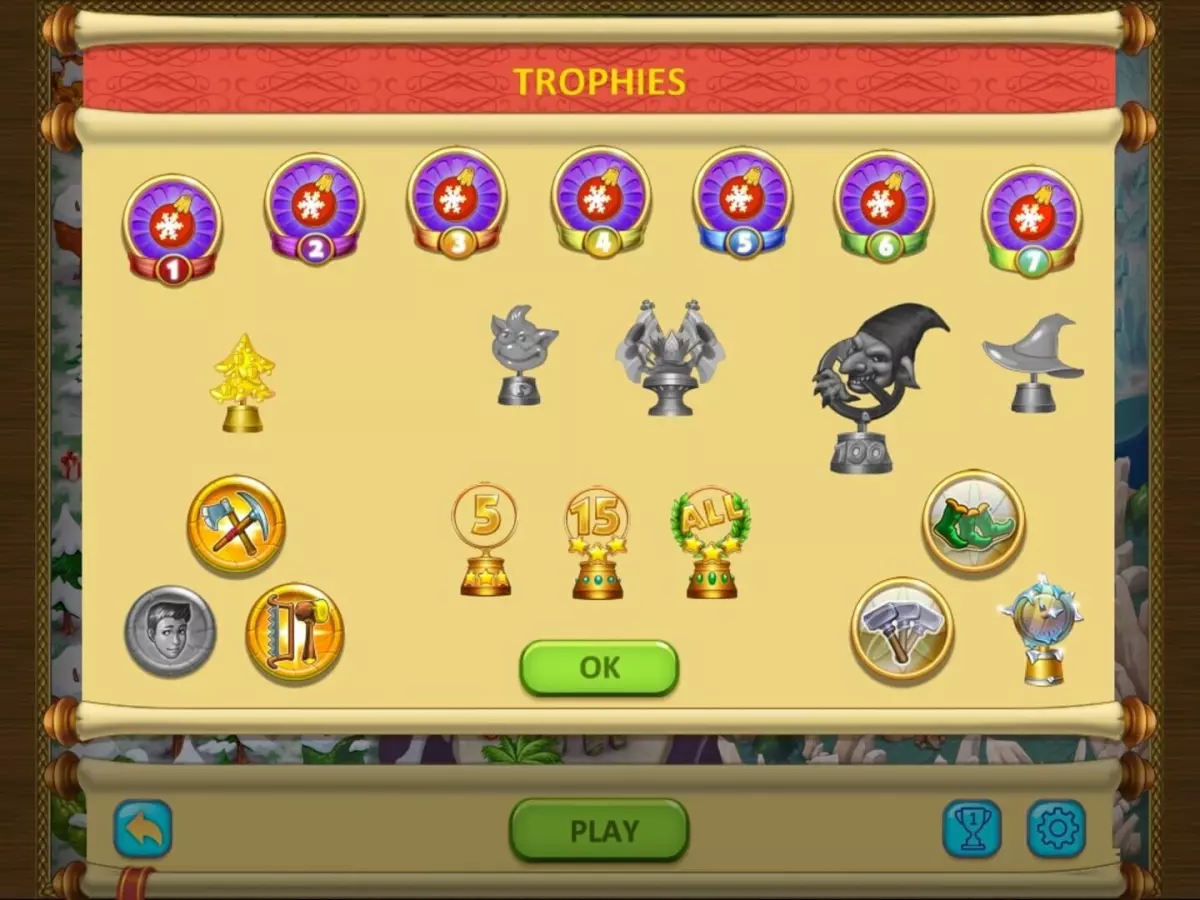Screen dimensions: 1200x900
Task: View the gnome trophy marked 100
Action: click(x=872, y=387)
